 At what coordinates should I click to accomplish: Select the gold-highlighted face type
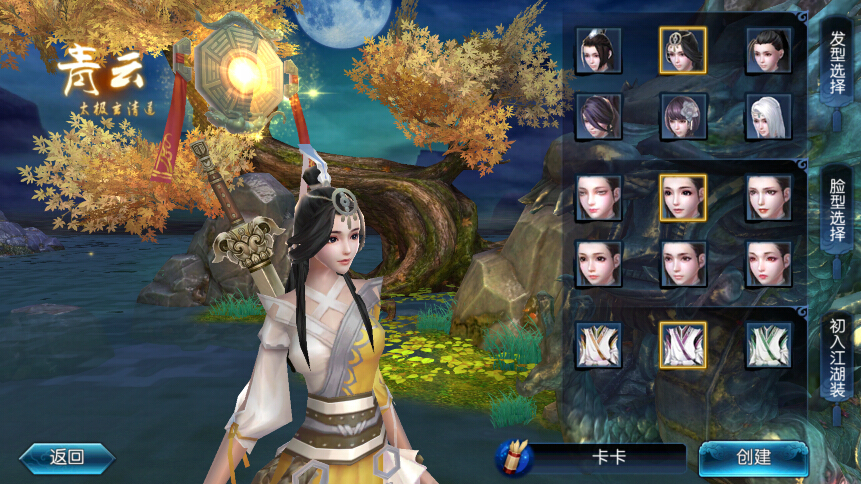point(683,198)
